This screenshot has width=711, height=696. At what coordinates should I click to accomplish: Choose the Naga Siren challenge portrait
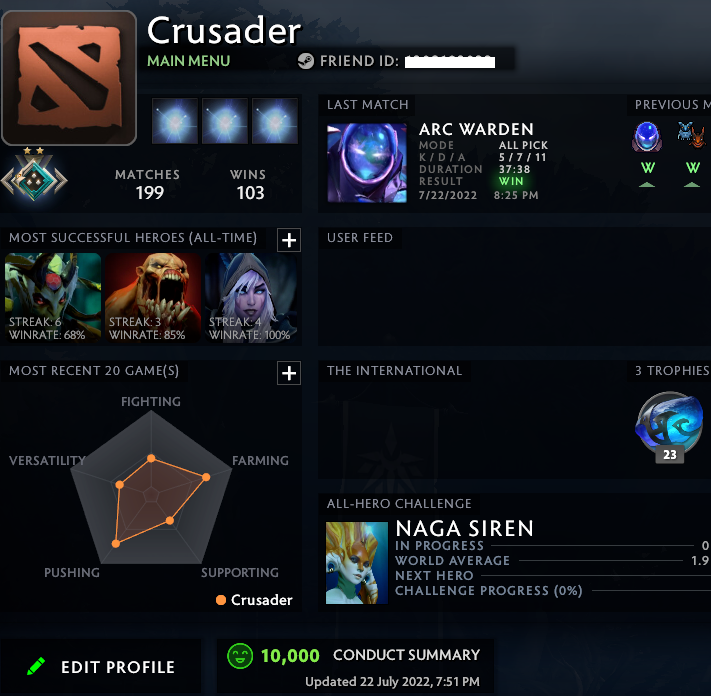(x=356, y=562)
